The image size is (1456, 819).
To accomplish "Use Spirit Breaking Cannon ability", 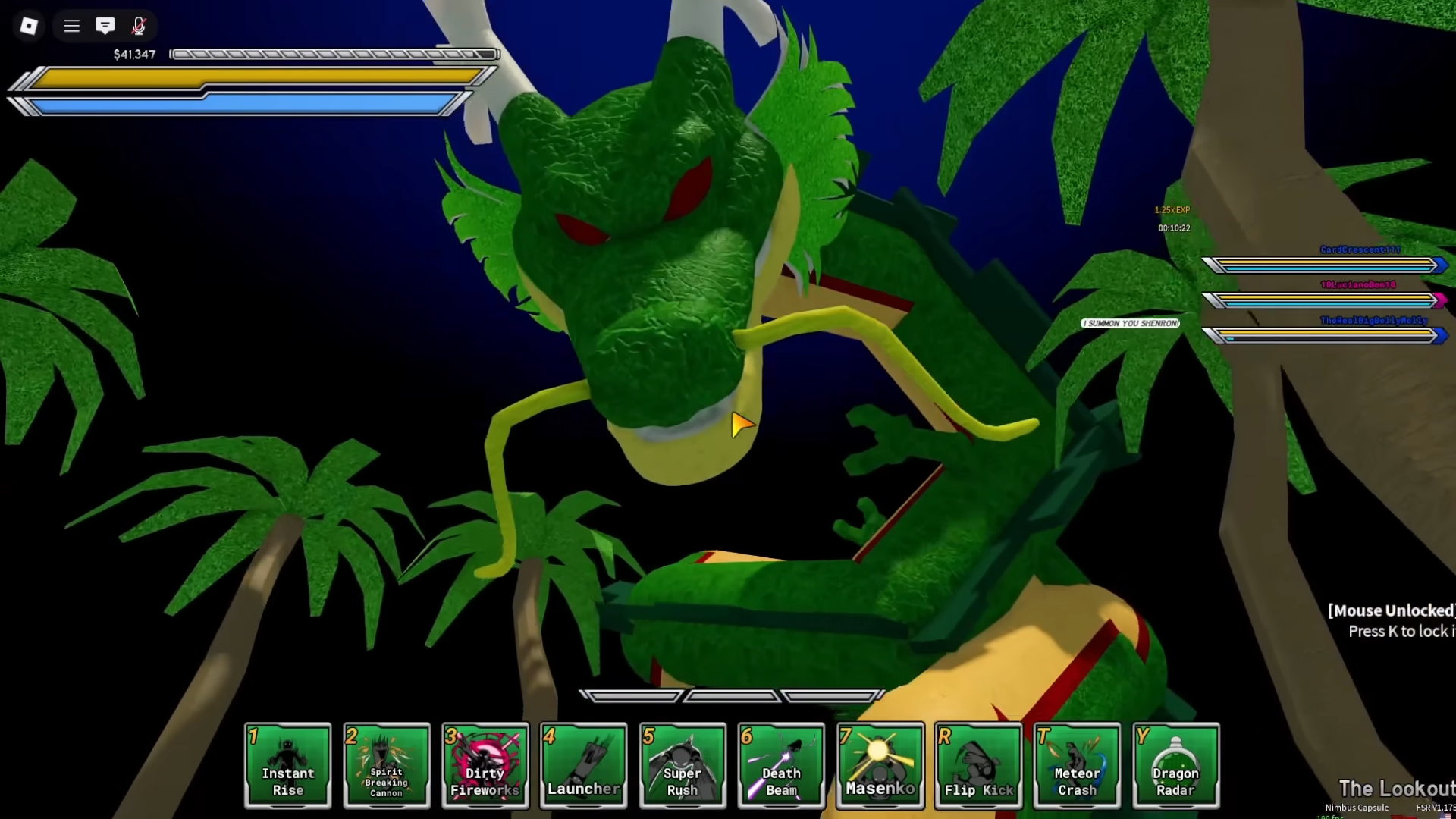I will pyautogui.click(x=387, y=764).
